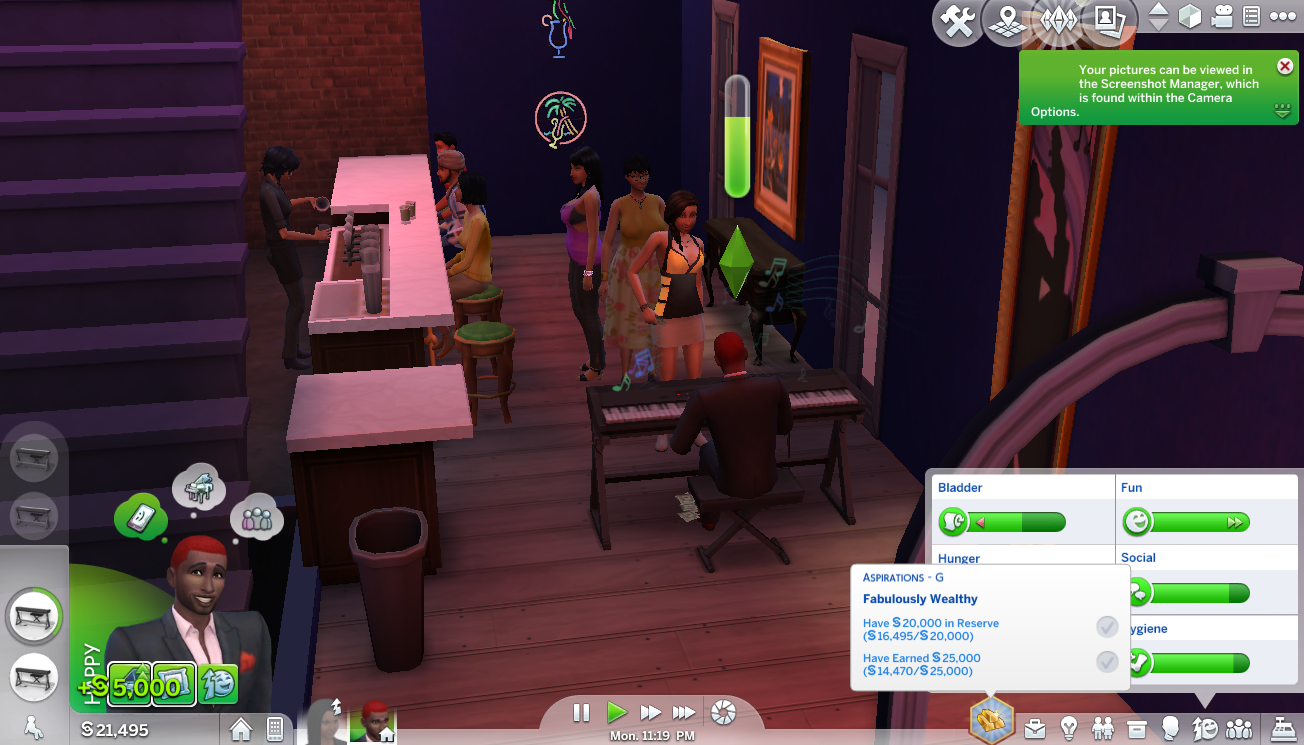Screen dimensions: 1304x745
Task: Open camera options via video camera icon
Action: 1221,17
